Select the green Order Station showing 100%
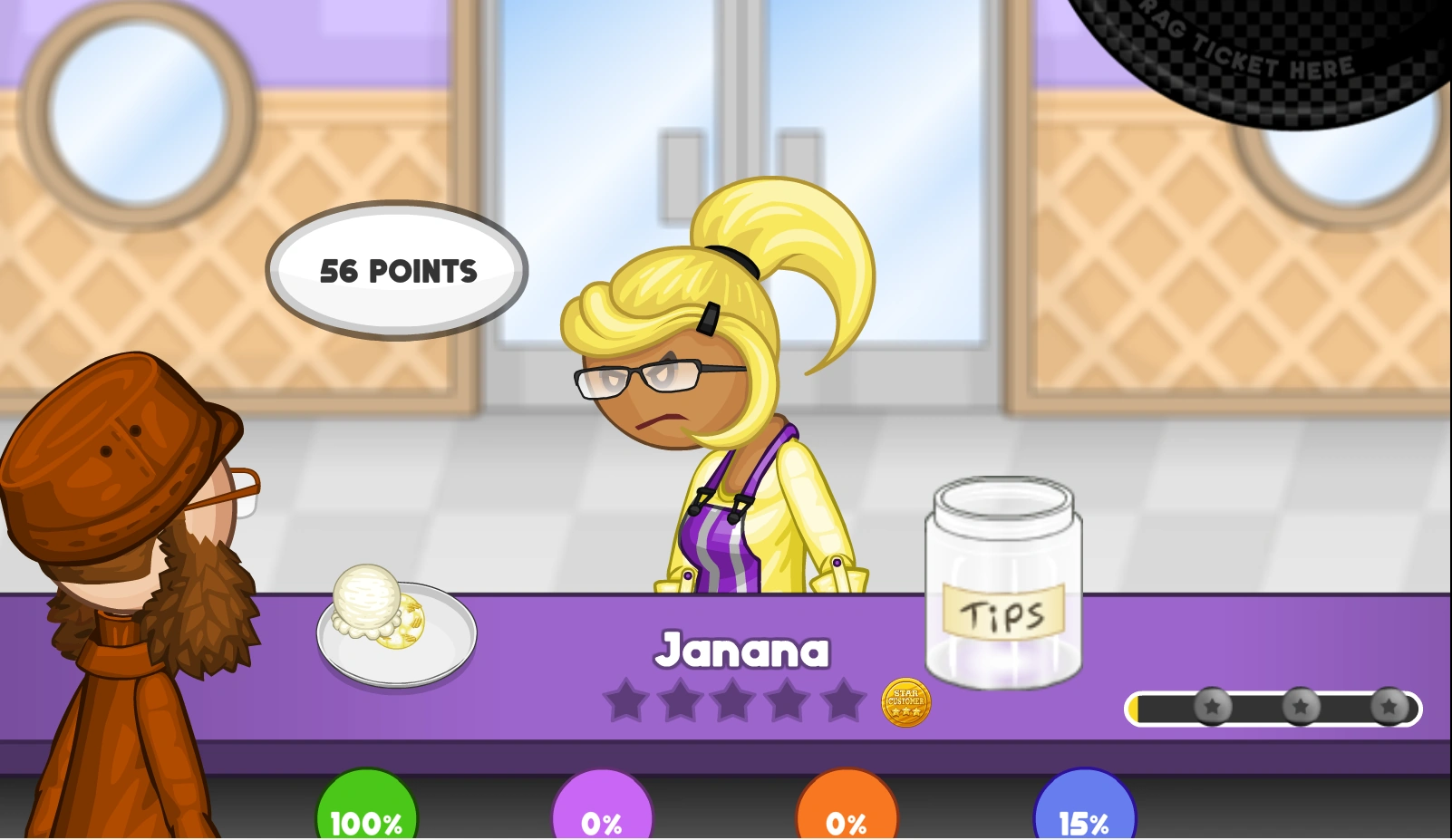Image resolution: width=1452 pixels, height=840 pixels. 366,814
